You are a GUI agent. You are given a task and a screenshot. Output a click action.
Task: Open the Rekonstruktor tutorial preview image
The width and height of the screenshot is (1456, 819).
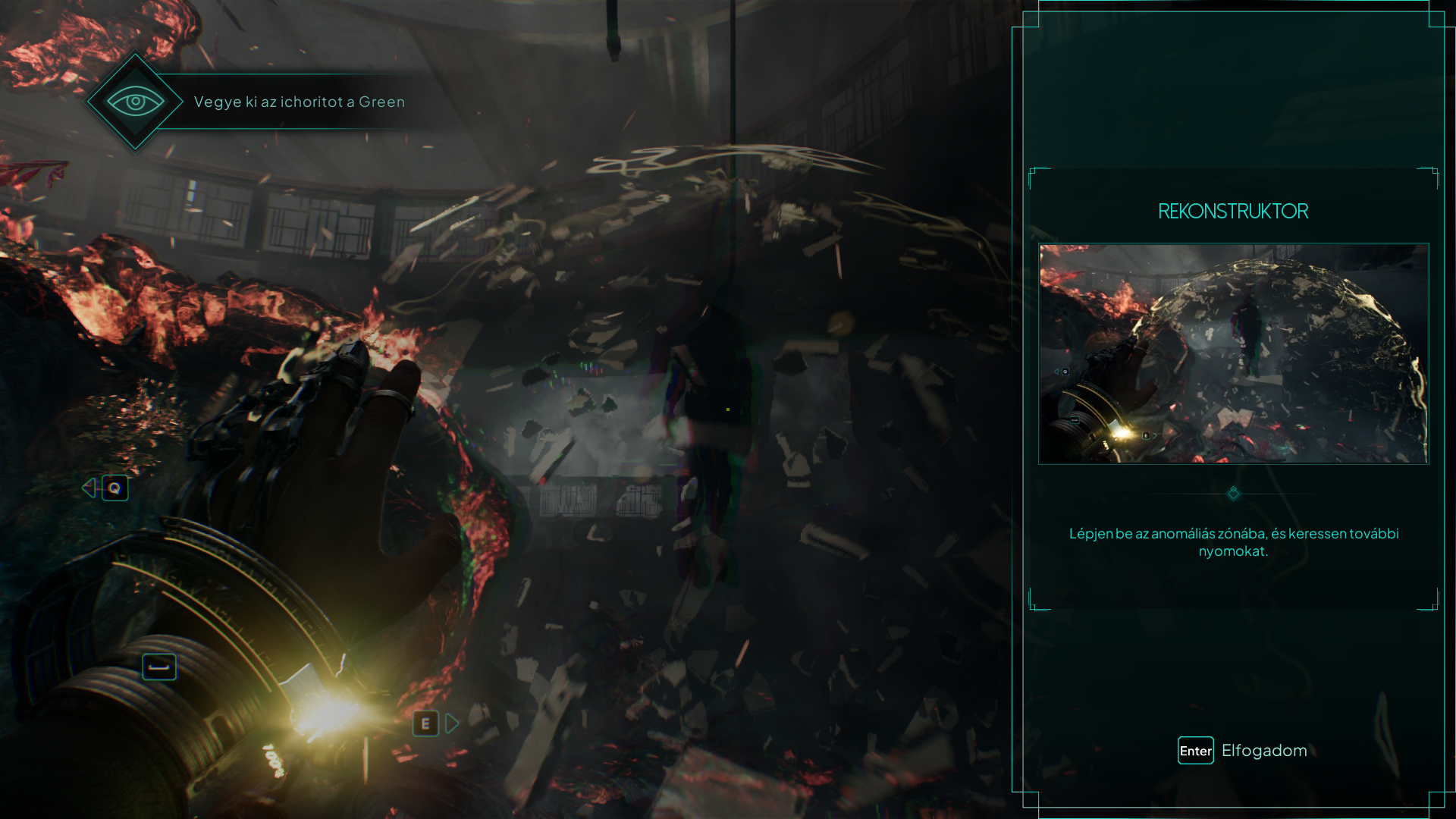click(1233, 353)
